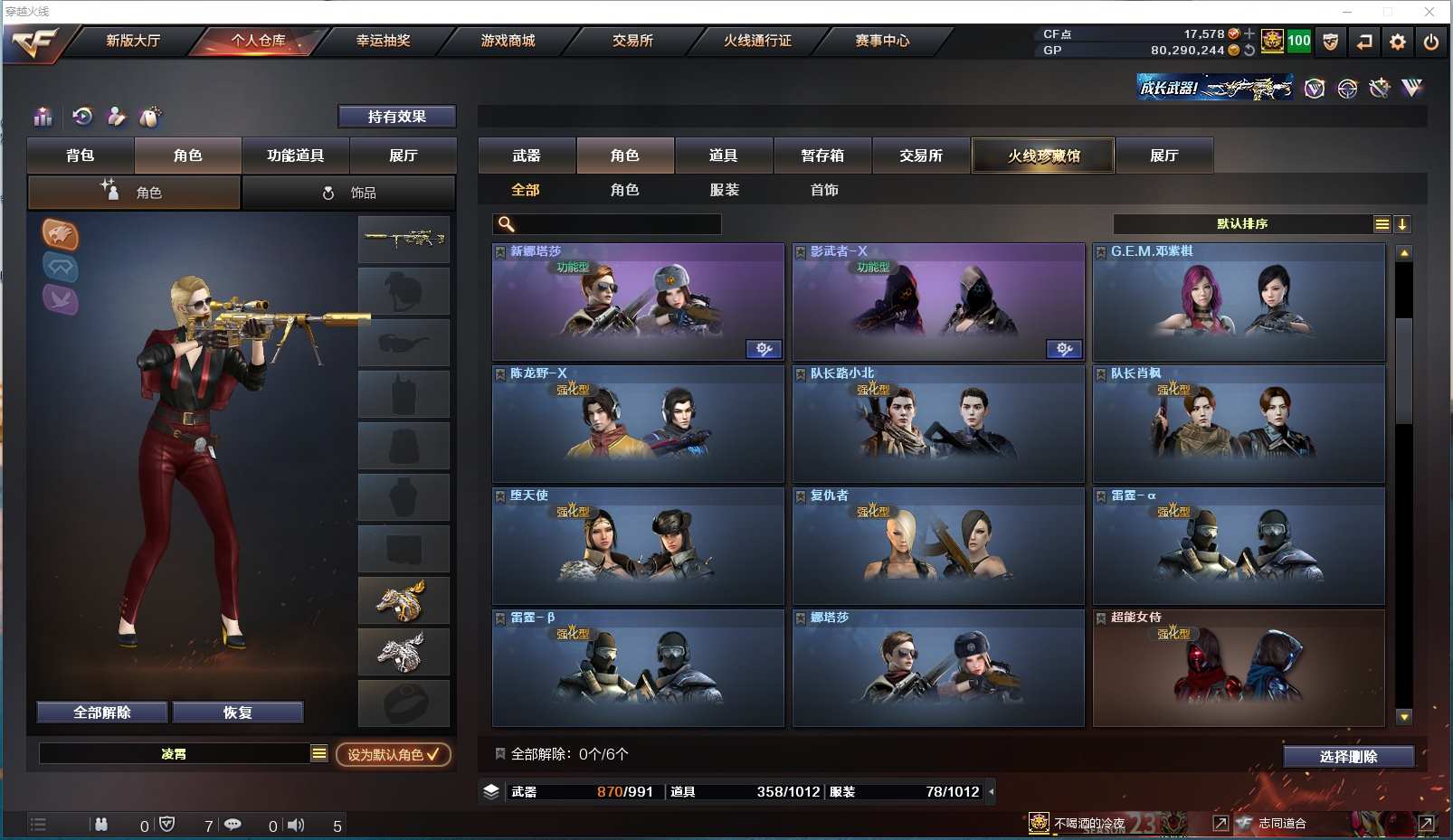The image size is (1453, 840).
Task: Open the 游戏商城 game shop menu
Action: (508, 41)
